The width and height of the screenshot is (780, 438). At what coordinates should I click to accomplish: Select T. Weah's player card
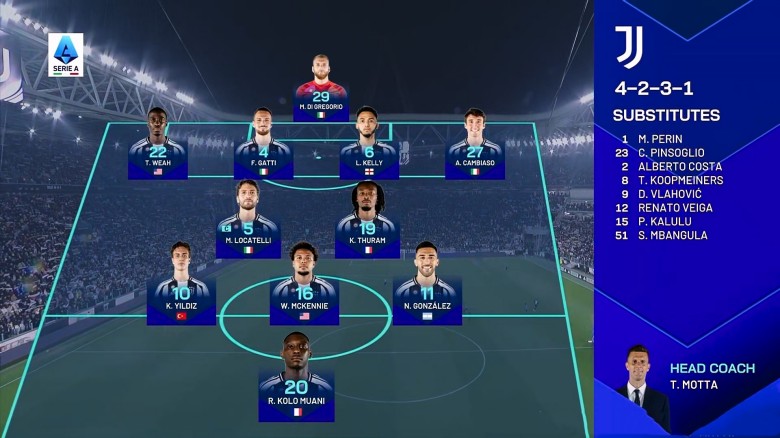click(x=158, y=145)
